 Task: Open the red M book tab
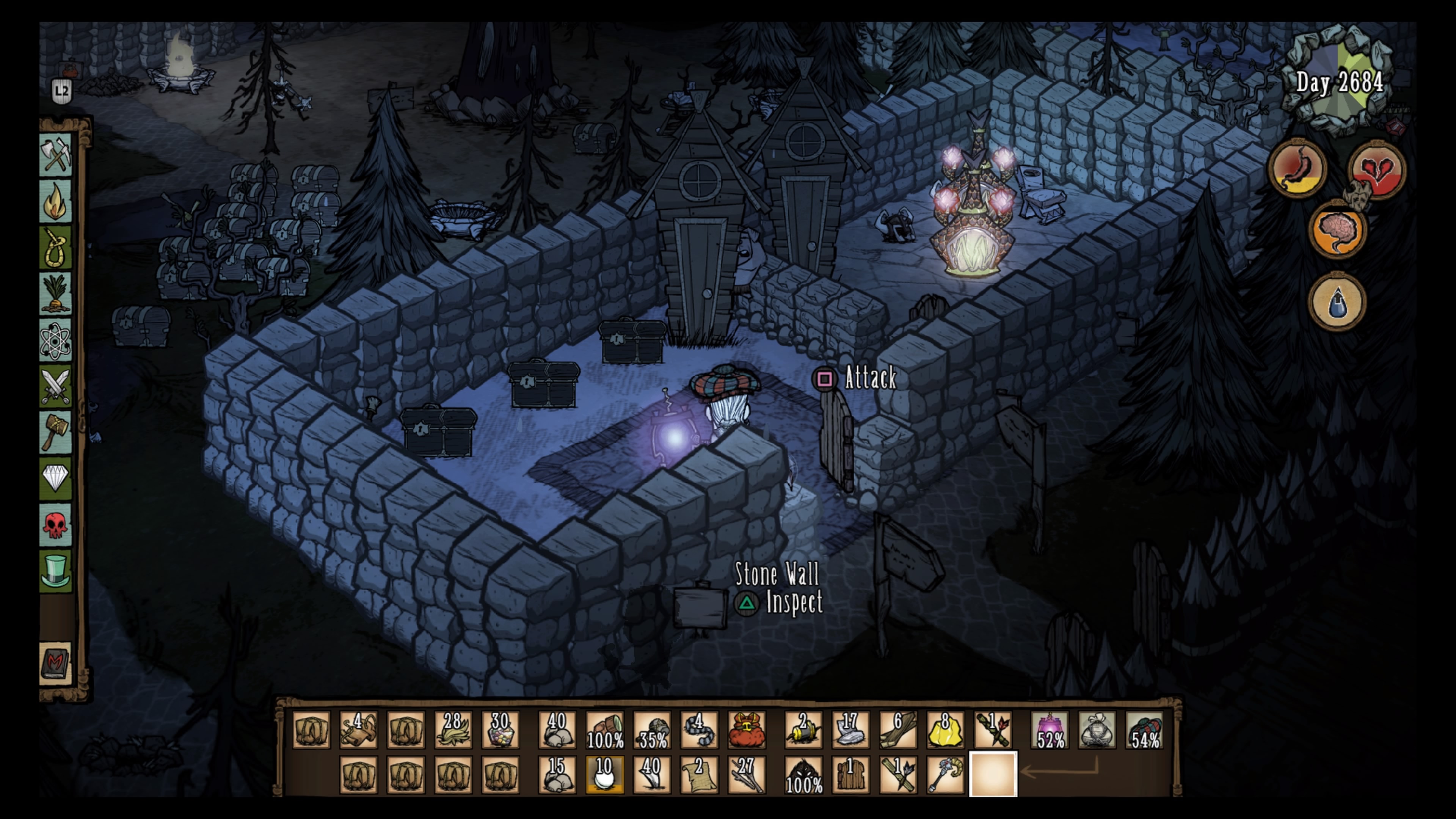pyautogui.click(x=56, y=663)
